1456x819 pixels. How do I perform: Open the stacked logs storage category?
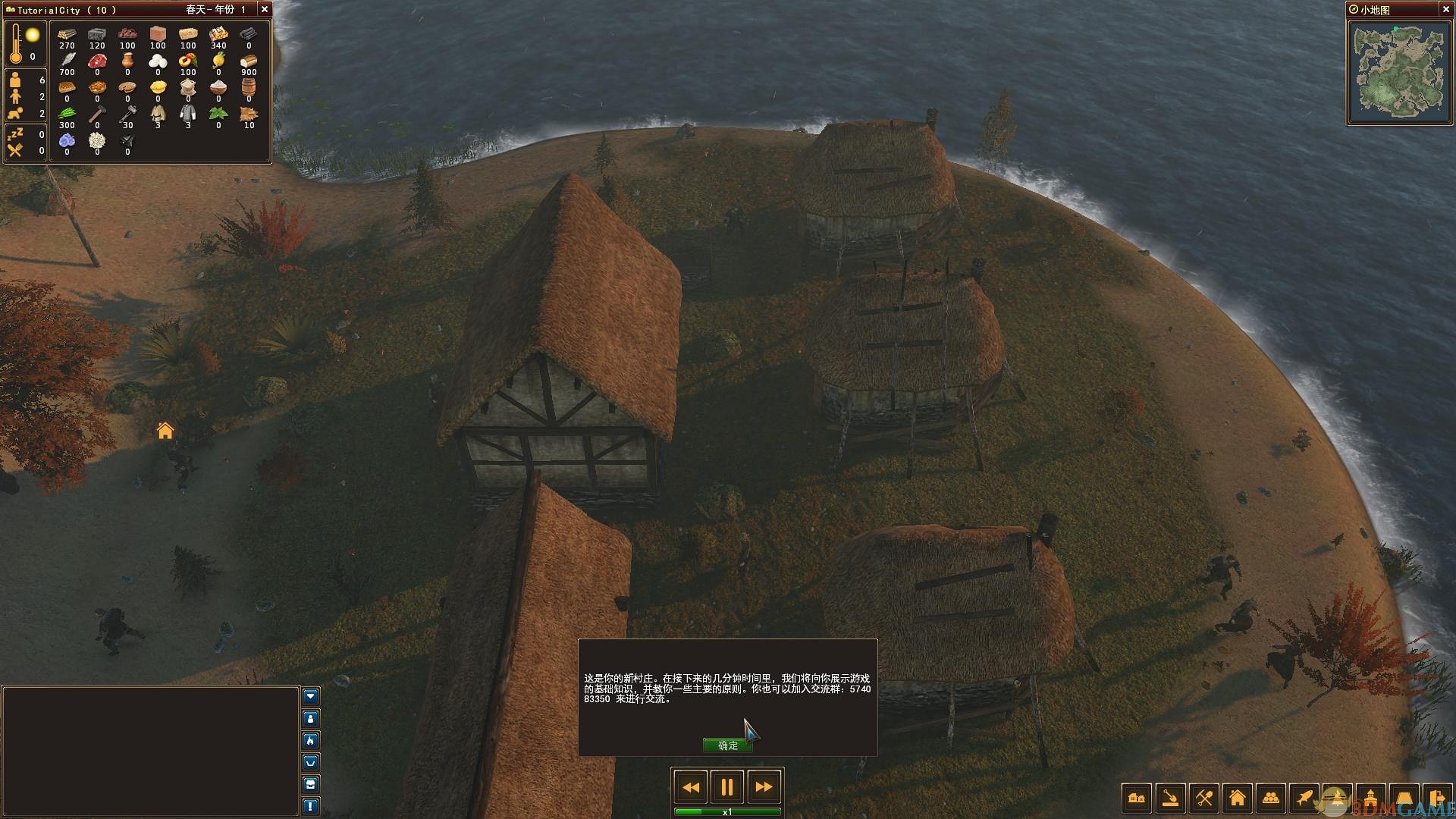pyautogui.click(x=1270, y=798)
